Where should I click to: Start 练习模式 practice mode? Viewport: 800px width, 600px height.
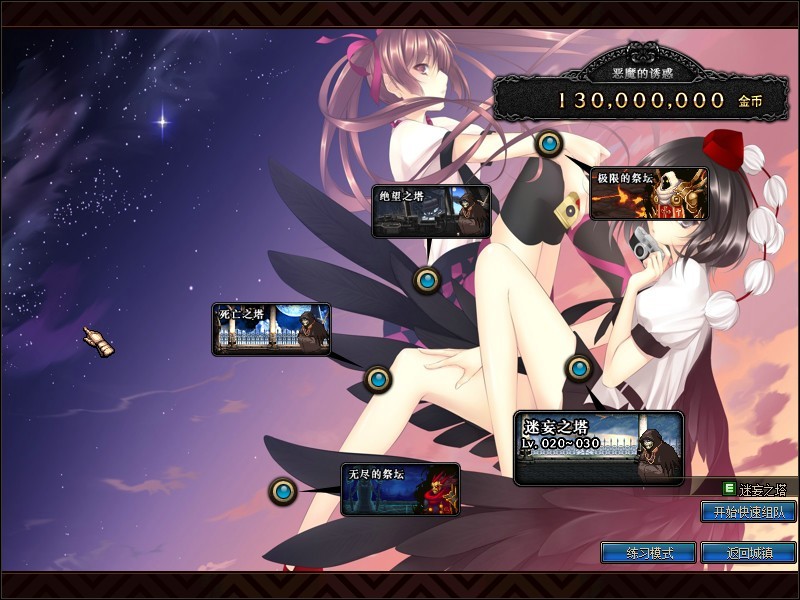coord(648,552)
